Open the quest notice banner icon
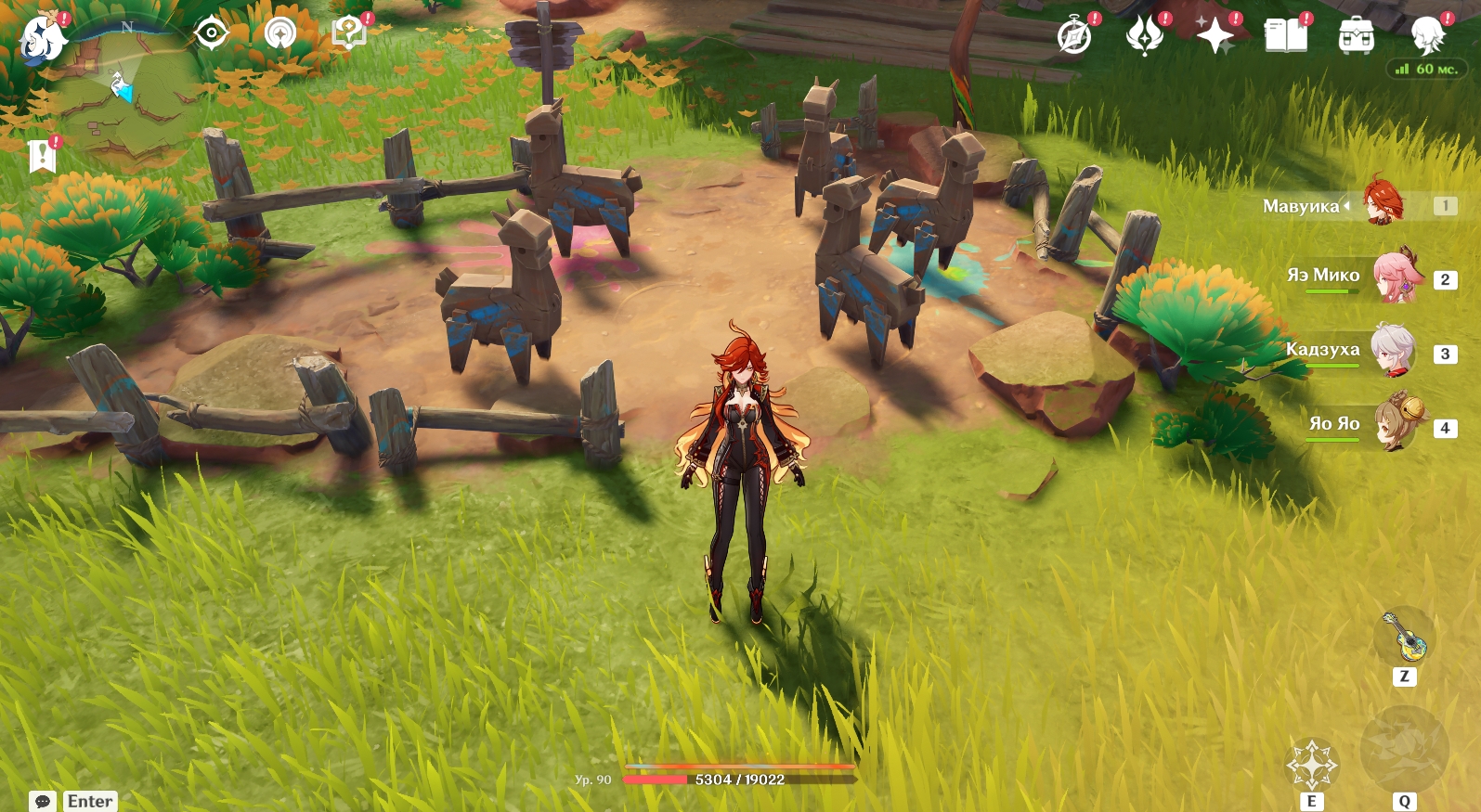Viewport: 1481px width, 812px height. tap(42, 156)
